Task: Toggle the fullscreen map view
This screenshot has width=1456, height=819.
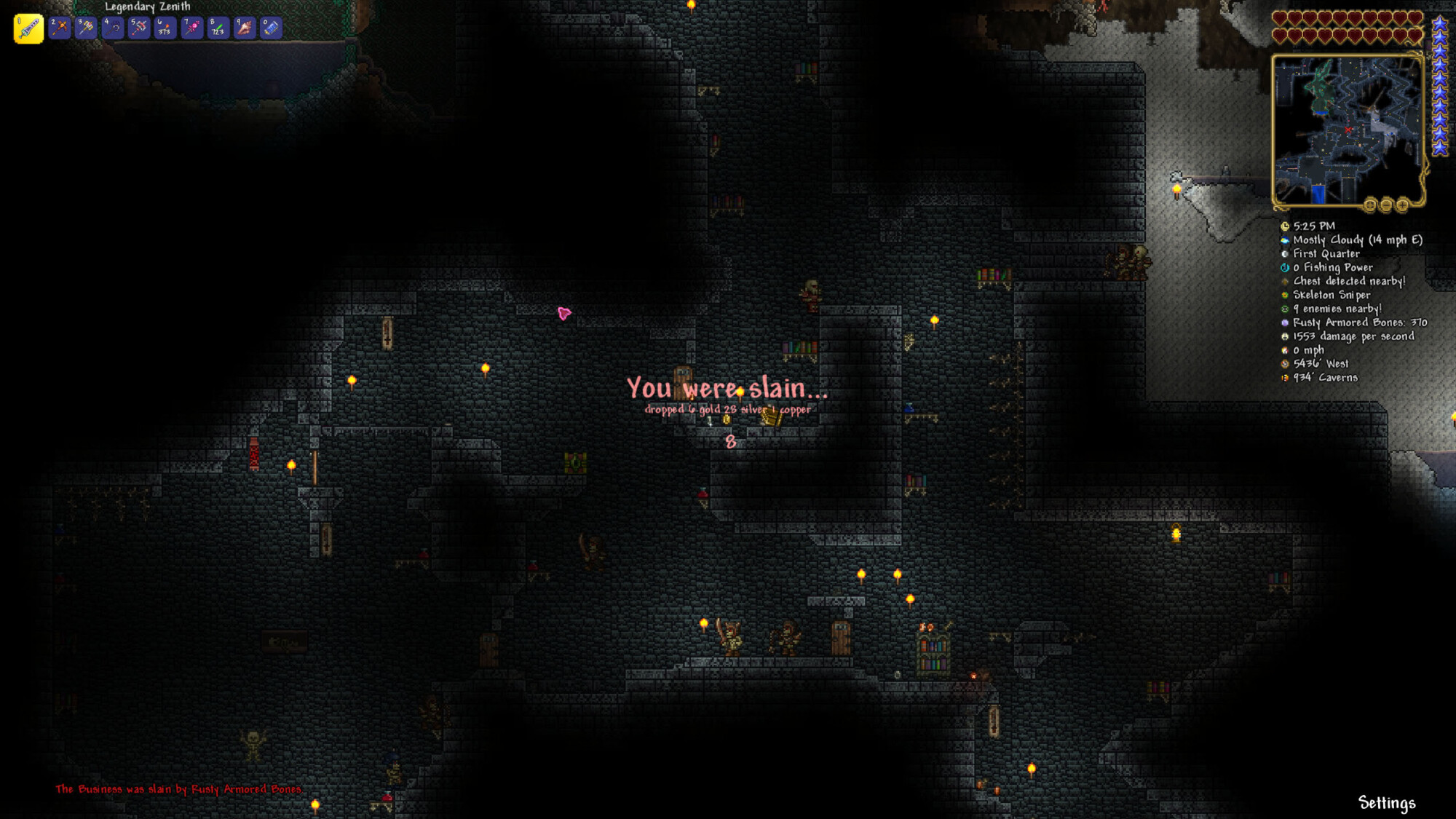Action: (x=1371, y=205)
